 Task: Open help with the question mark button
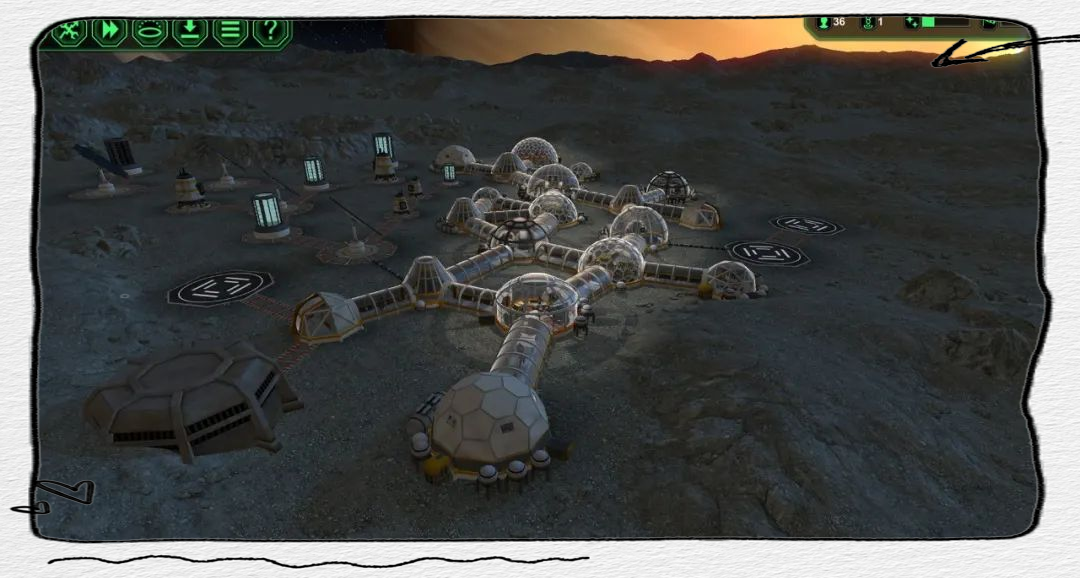click(x=270, y=32)
